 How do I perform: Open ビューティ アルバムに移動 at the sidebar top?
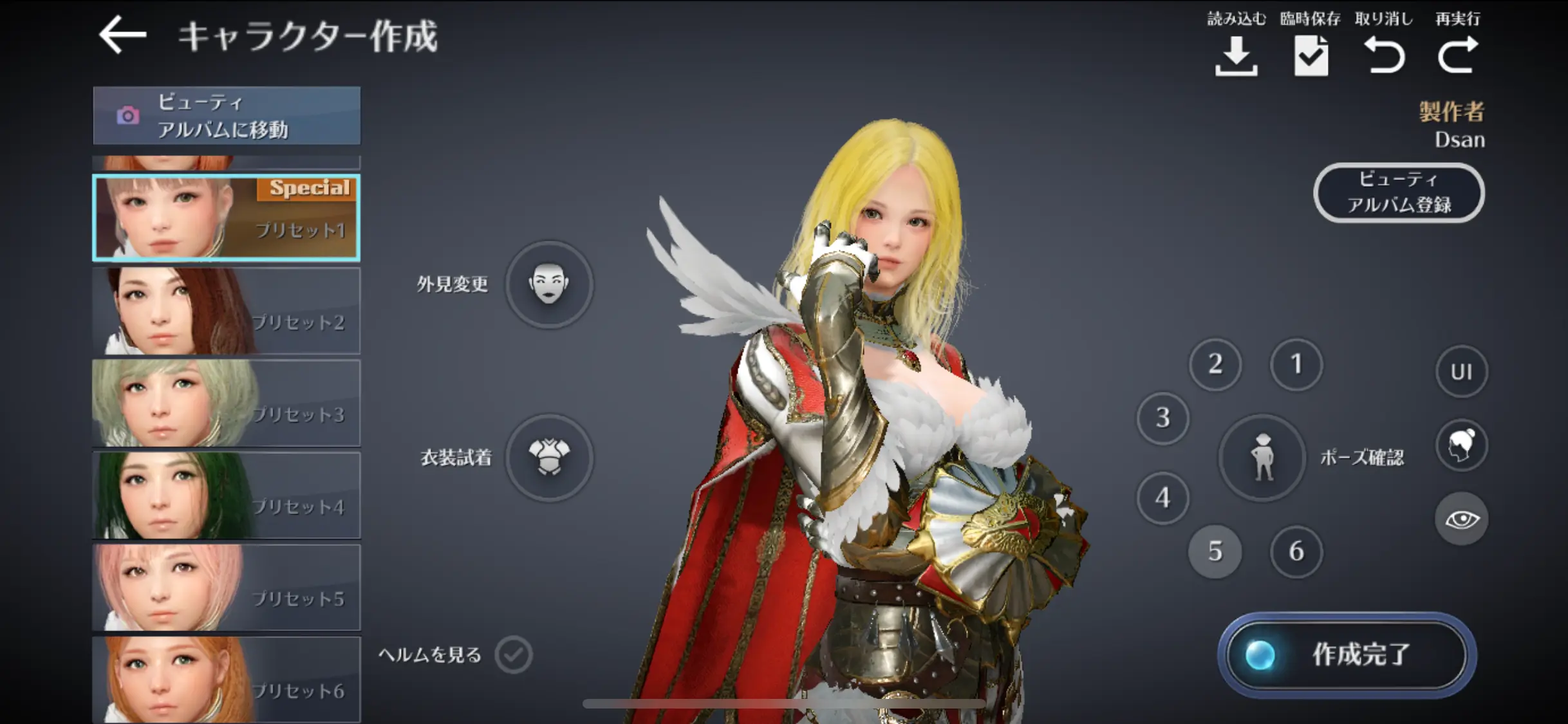227,116
